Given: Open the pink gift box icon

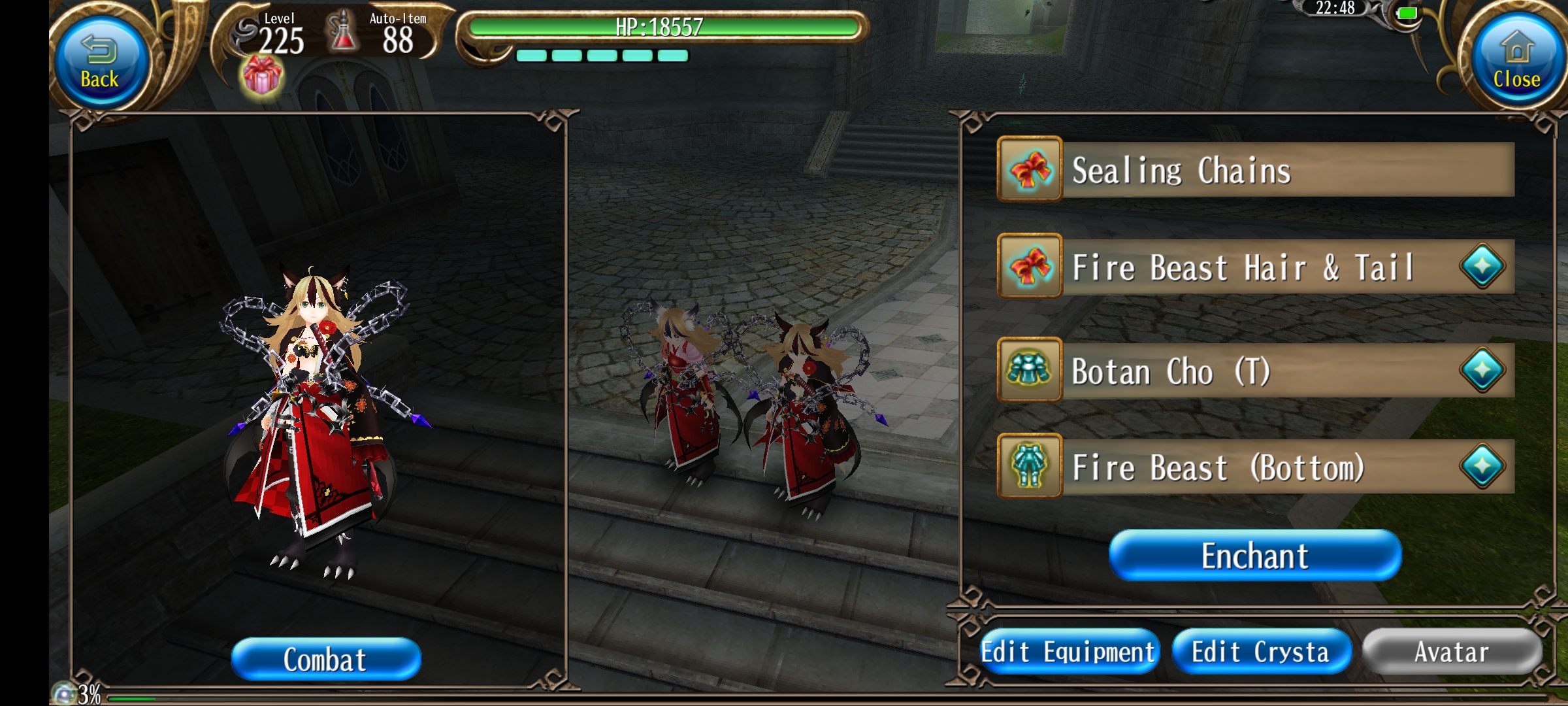Looking at the screenshot, I should [x=261, y=76].
